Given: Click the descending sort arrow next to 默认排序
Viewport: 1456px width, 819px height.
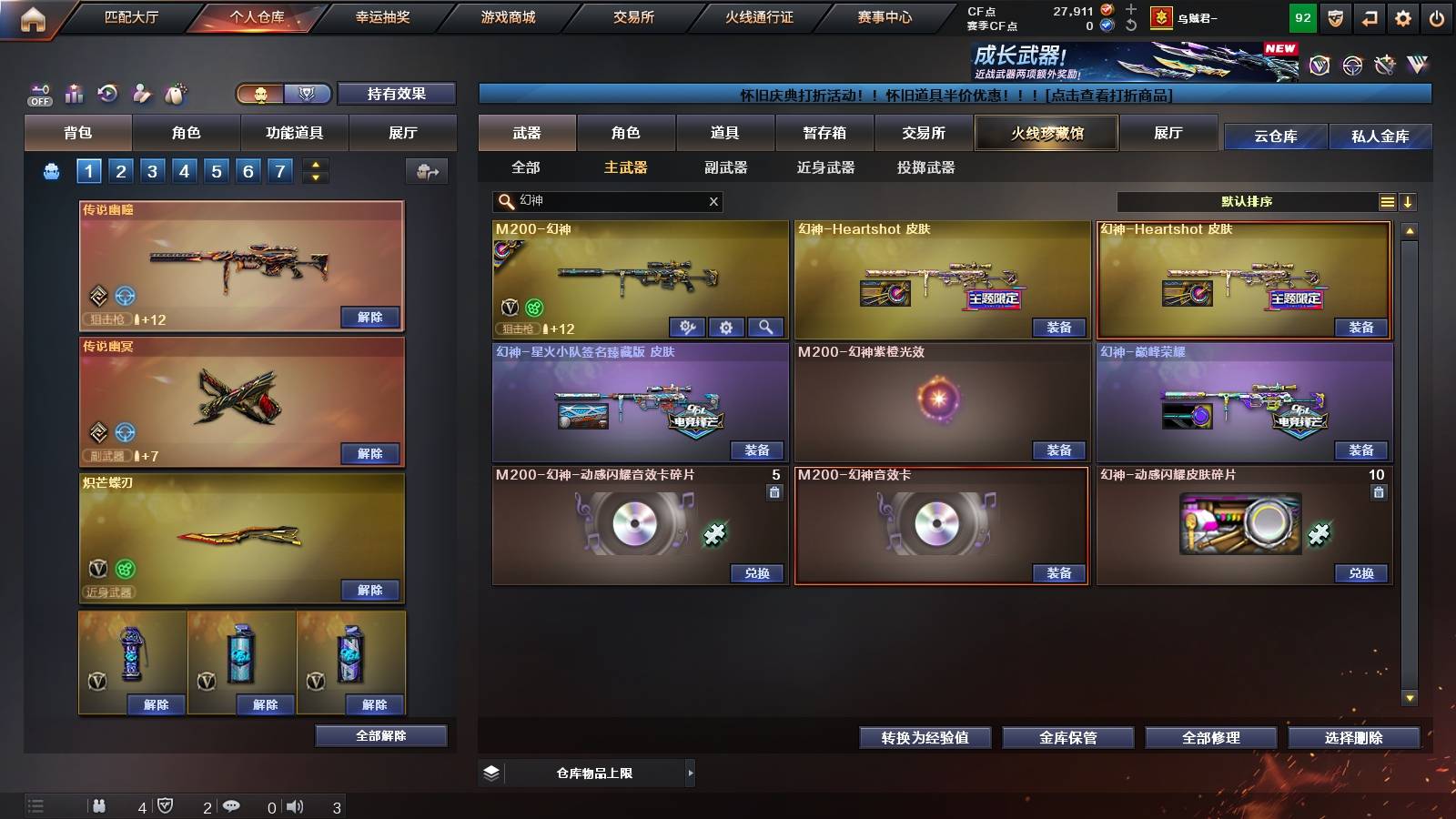Looking at the screenshot, I should pos(1409,201).
